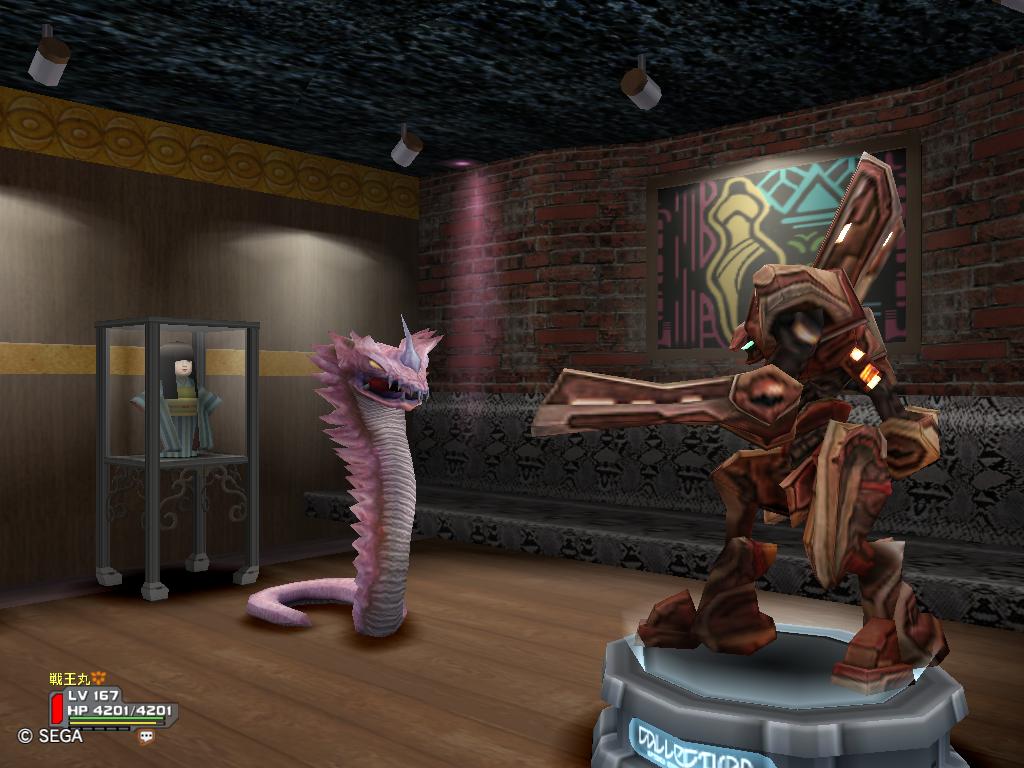
Task: Select the player name 戦王丸
Action: coord(70,679)
